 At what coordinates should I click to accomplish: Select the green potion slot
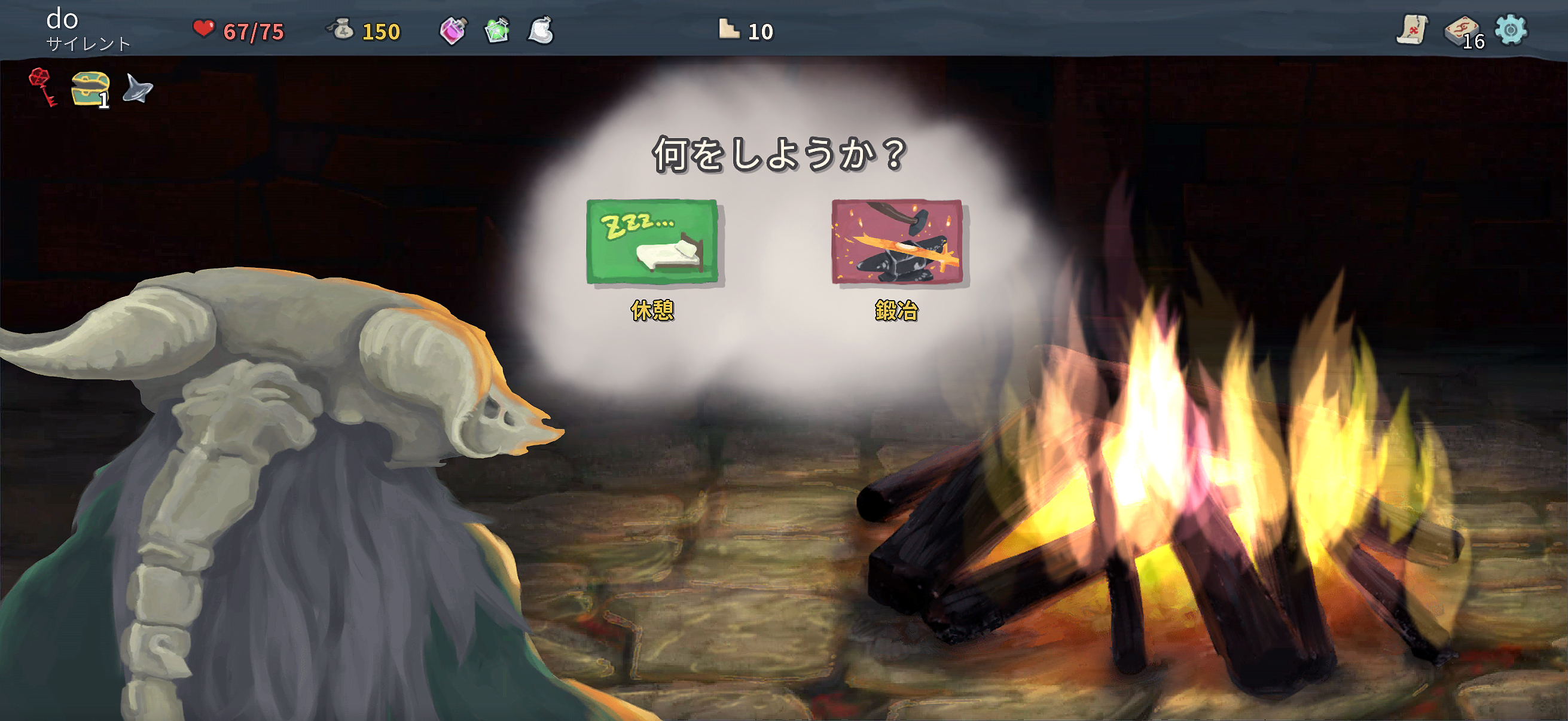click(498, 30)
